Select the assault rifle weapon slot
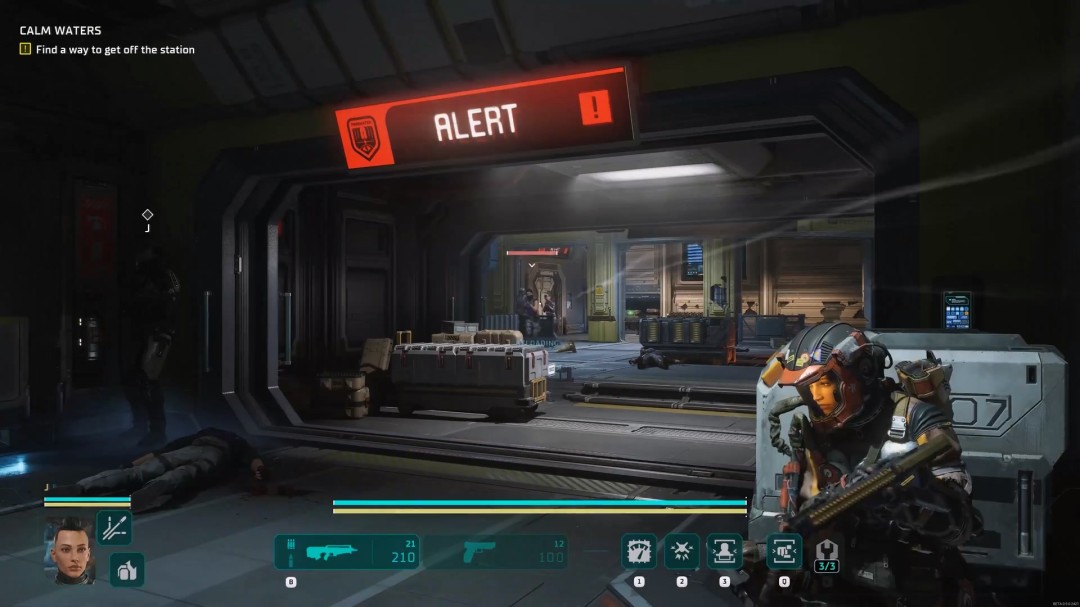The height and width of the screenshot is (607, 1080). (x=346, y=552)
